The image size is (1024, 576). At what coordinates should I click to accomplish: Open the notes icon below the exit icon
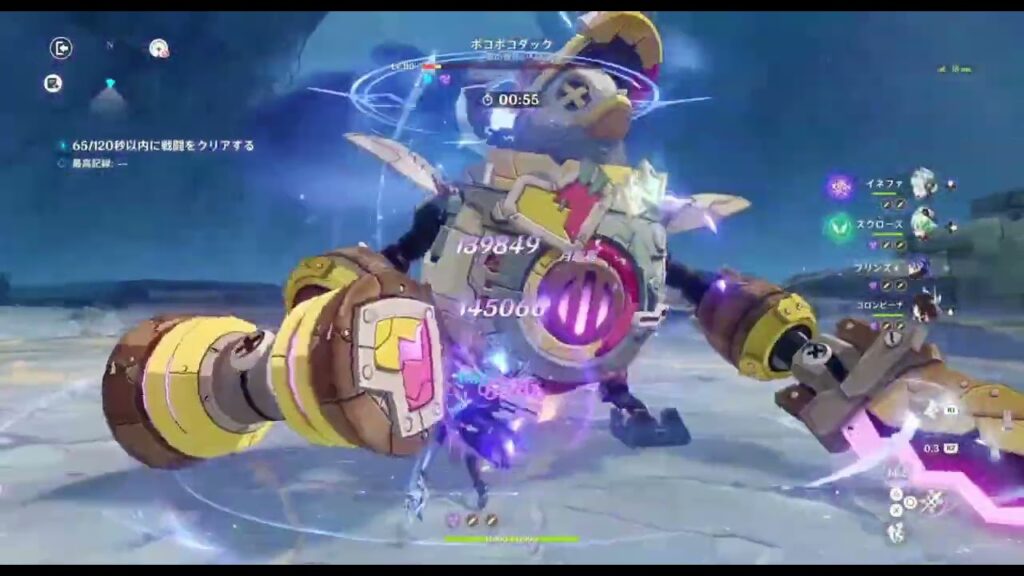[x=53, y=84]
